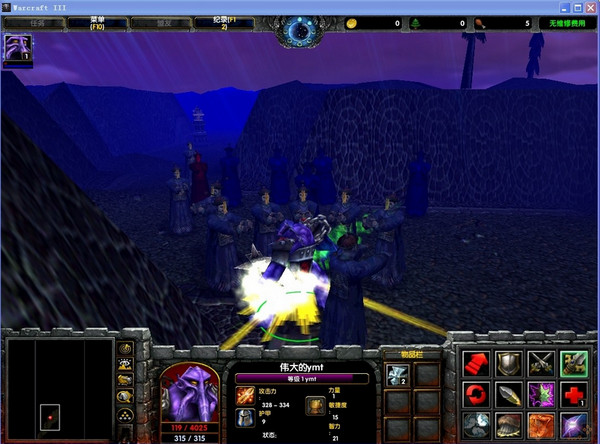Close the Warcraft III window
This screenshot has height=444, width=600.
588,6
